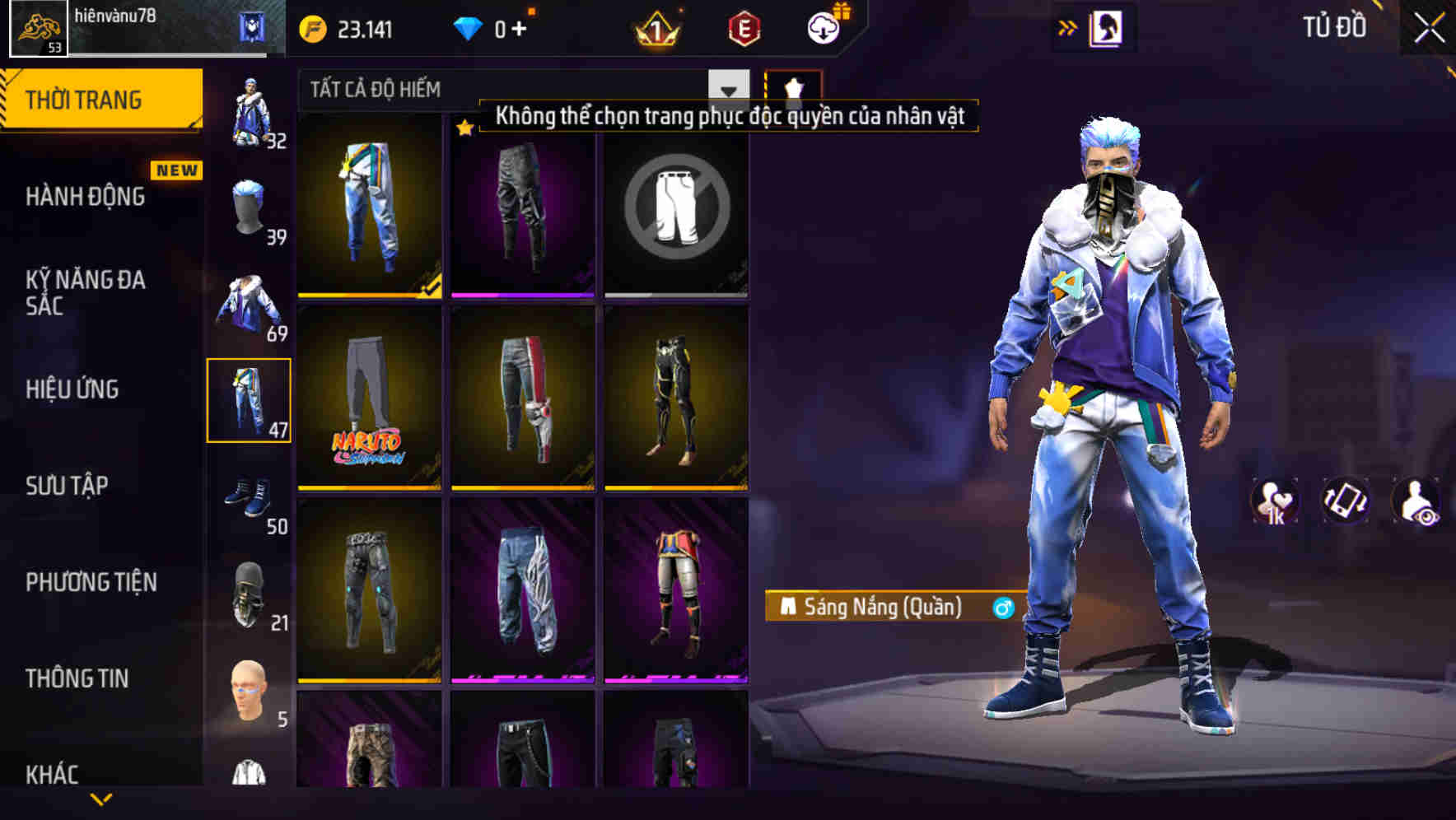Collapse the side panel with the double-arrow chevron
The height and width of the screenshot is (820, 1456).
1066,27
